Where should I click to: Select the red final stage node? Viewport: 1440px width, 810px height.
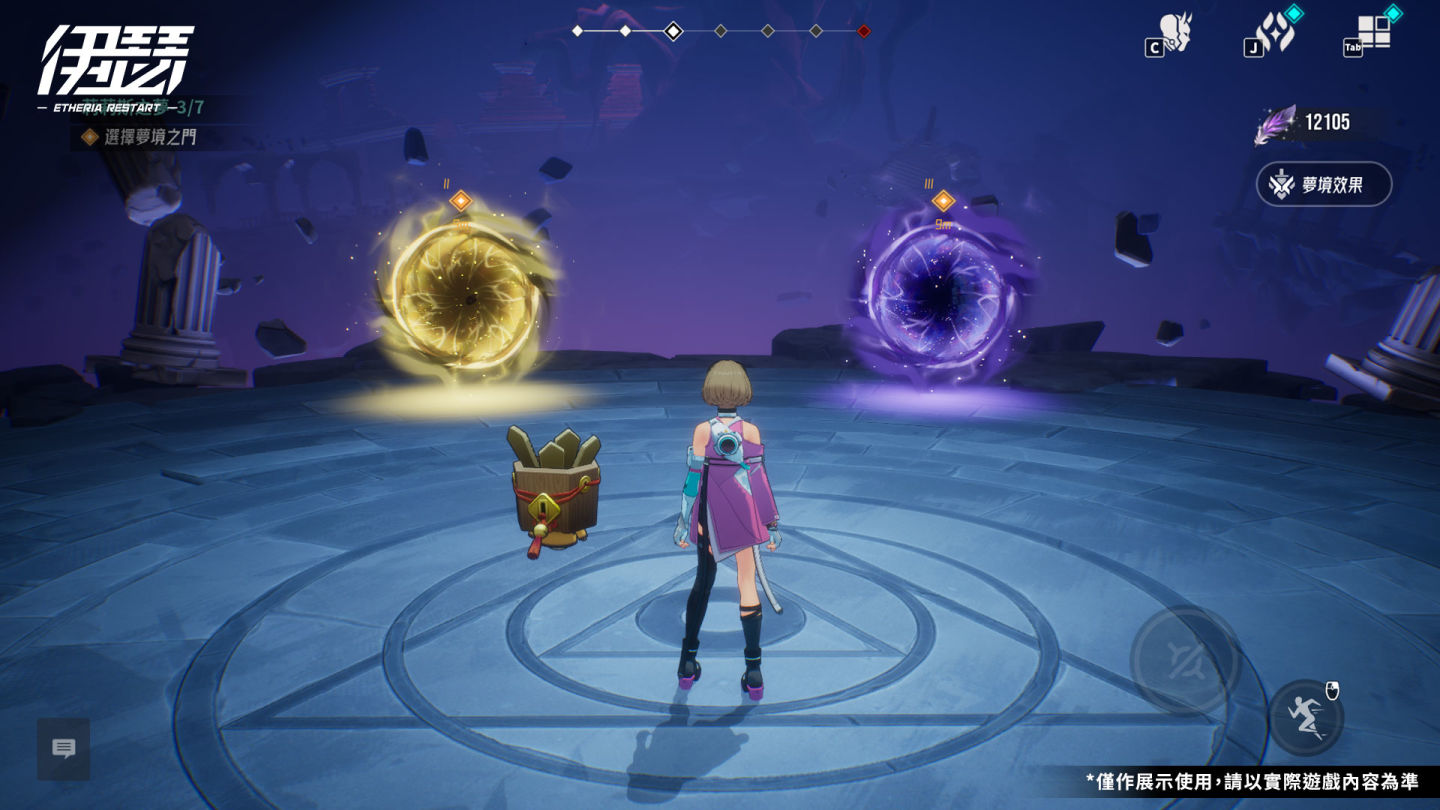[864, 31]
